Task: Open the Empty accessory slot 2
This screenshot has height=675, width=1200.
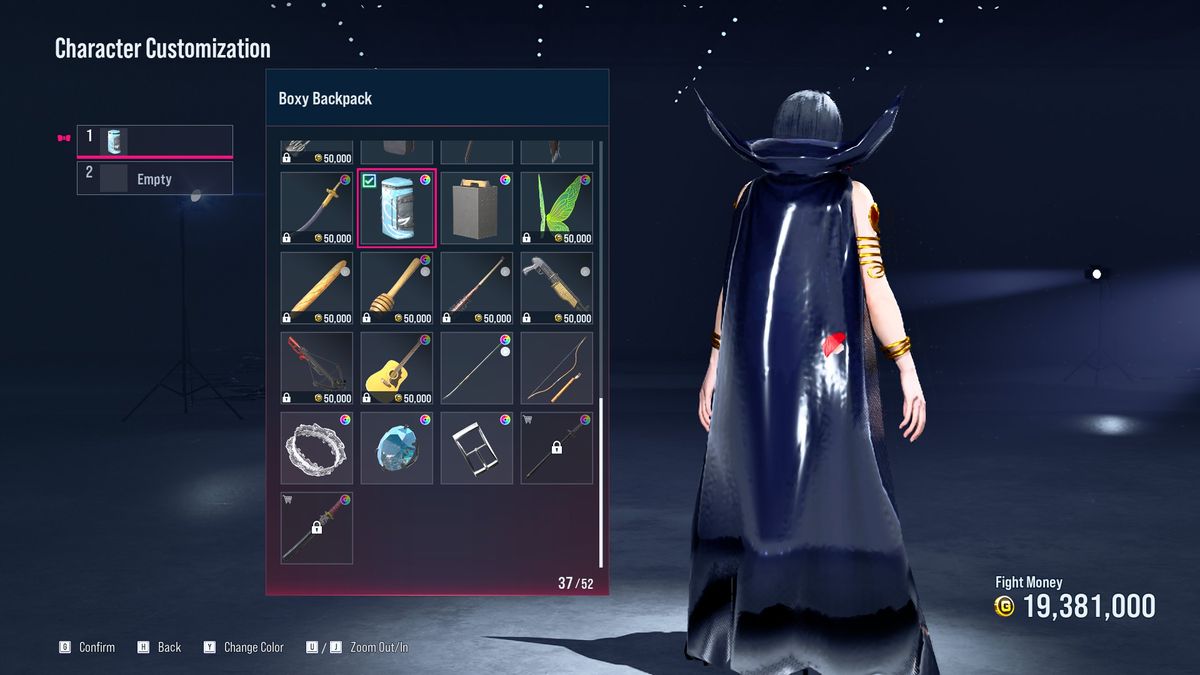Action: [155, 179]
